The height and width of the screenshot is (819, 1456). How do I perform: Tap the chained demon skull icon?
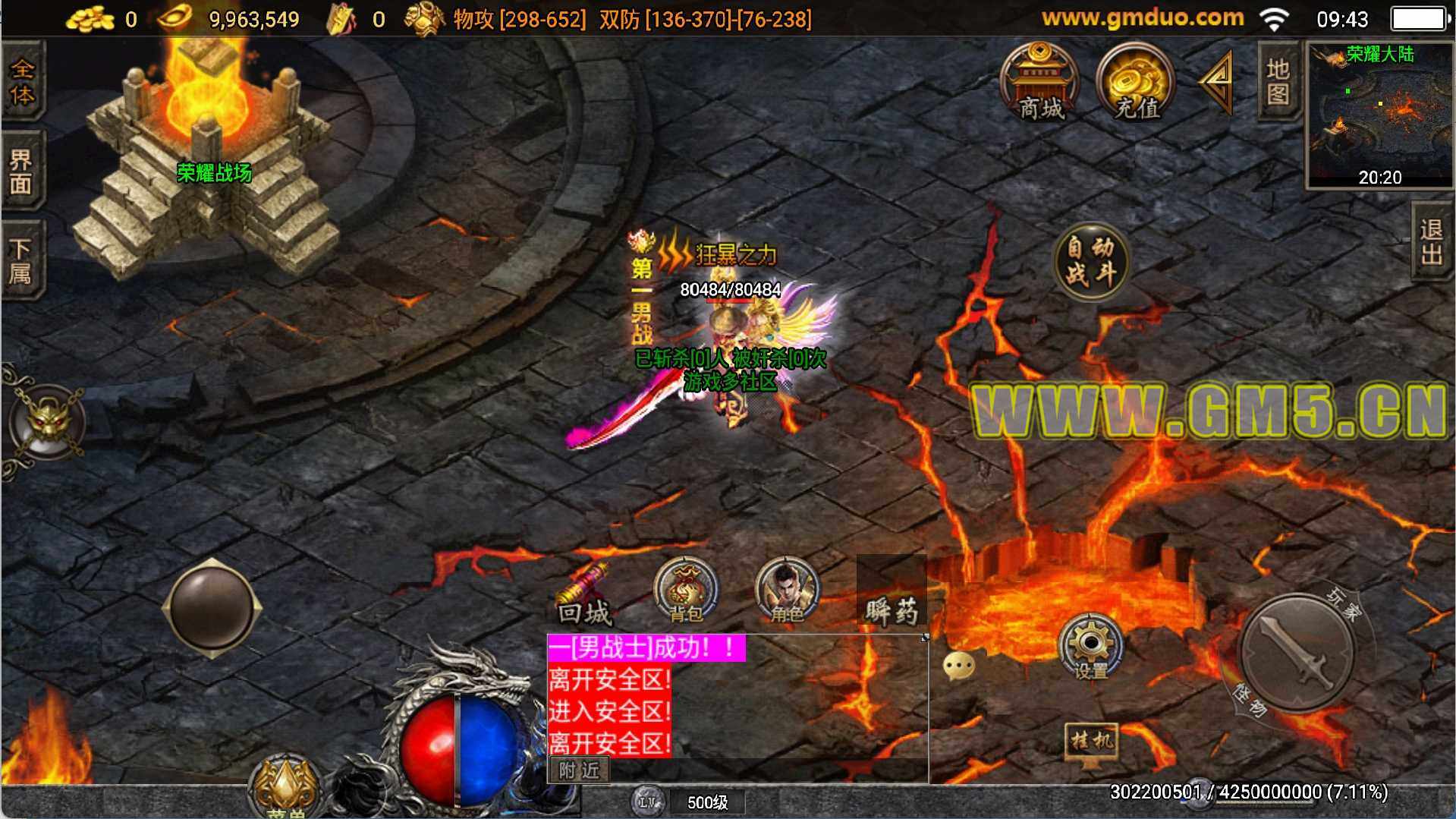[x=48, y=421]
